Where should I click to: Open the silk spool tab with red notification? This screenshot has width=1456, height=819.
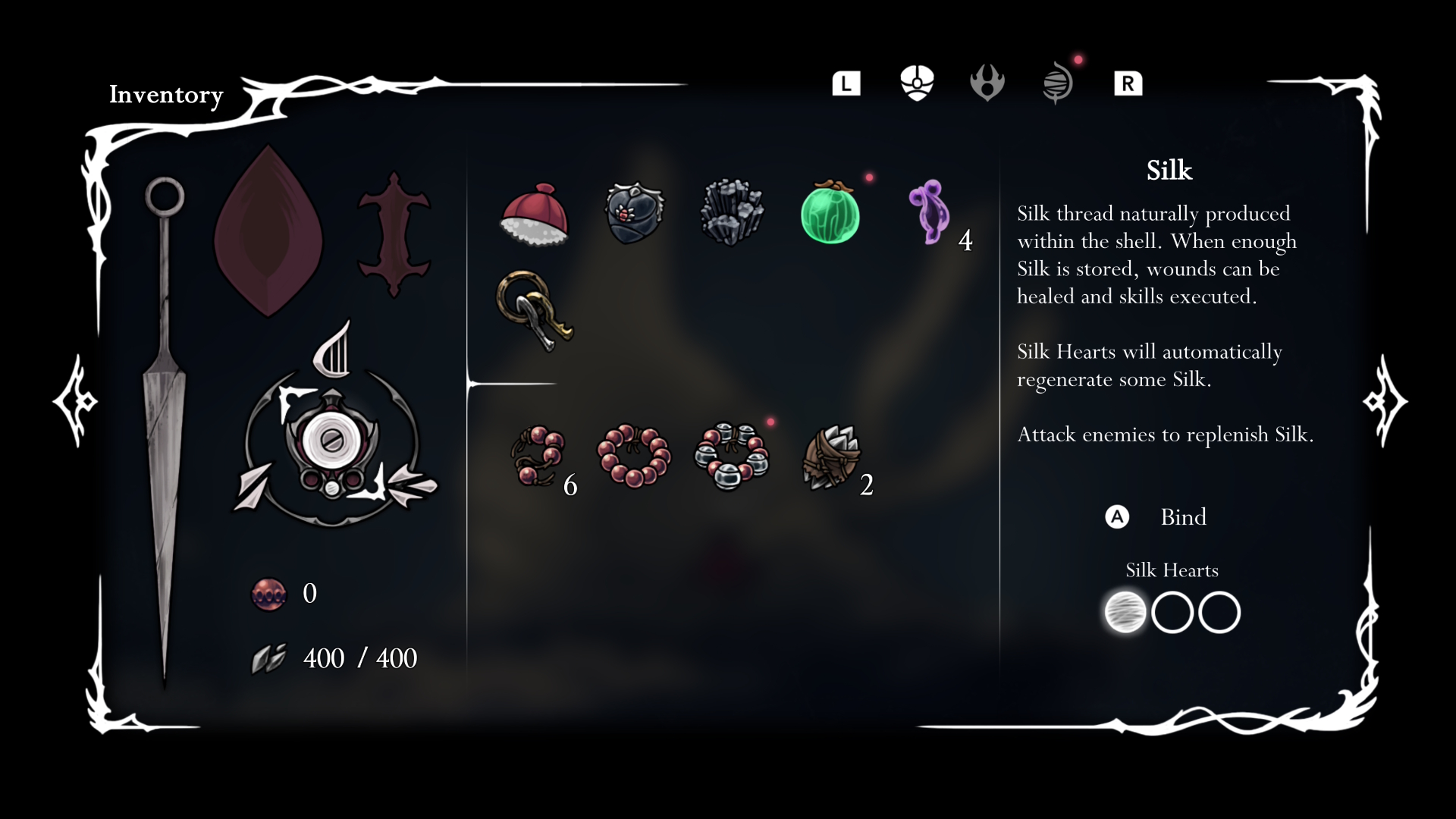click(x=1057, y=83)
